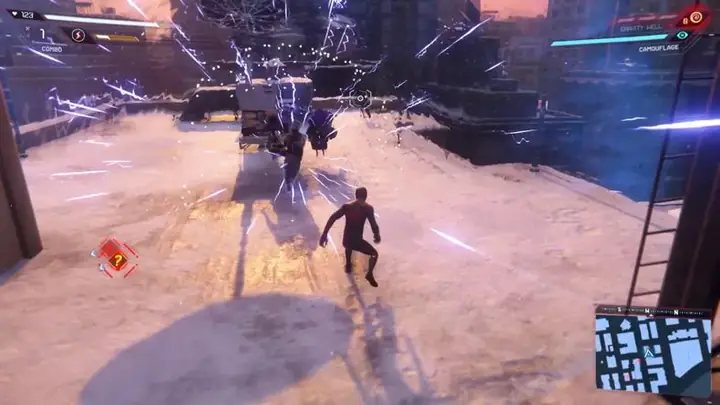The image size is (720, 405).
Task: Select the Gravity Well gadget icon
Action: [x=694, y=18]
